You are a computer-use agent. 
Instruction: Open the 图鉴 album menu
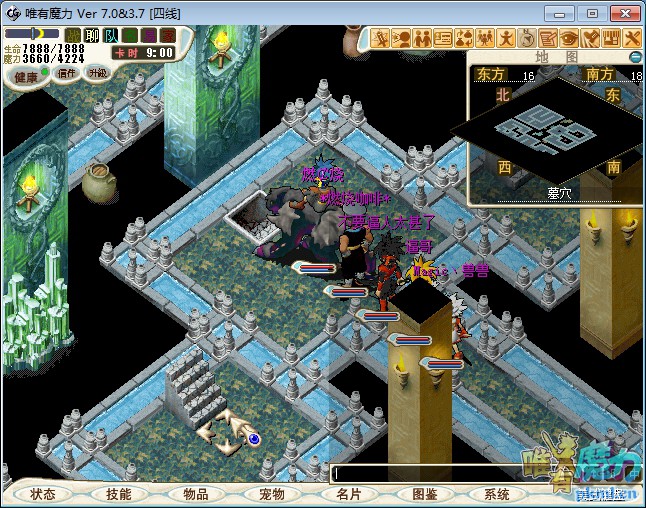click(x=424, y=494)
